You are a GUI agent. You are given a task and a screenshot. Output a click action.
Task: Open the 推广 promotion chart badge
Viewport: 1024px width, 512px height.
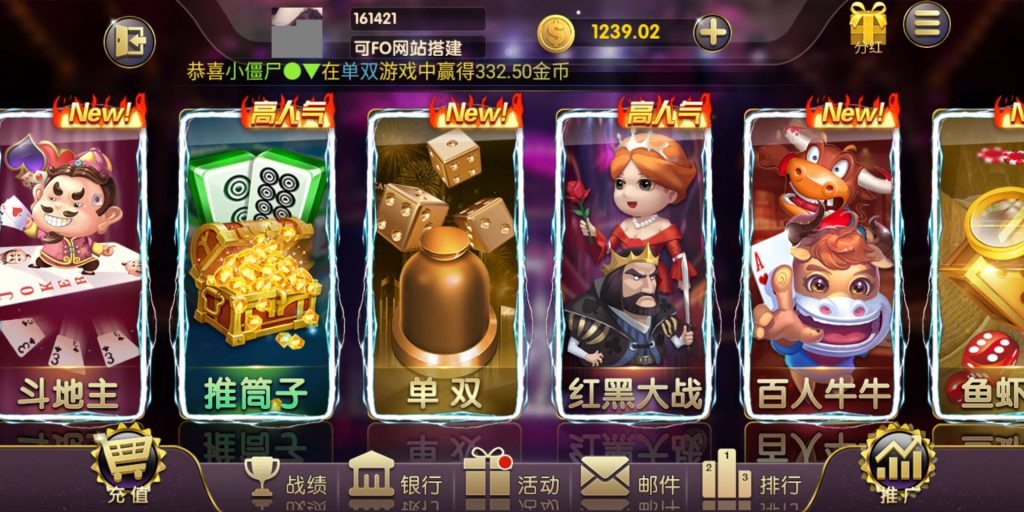pyautogui.click(x=896, y=465)
